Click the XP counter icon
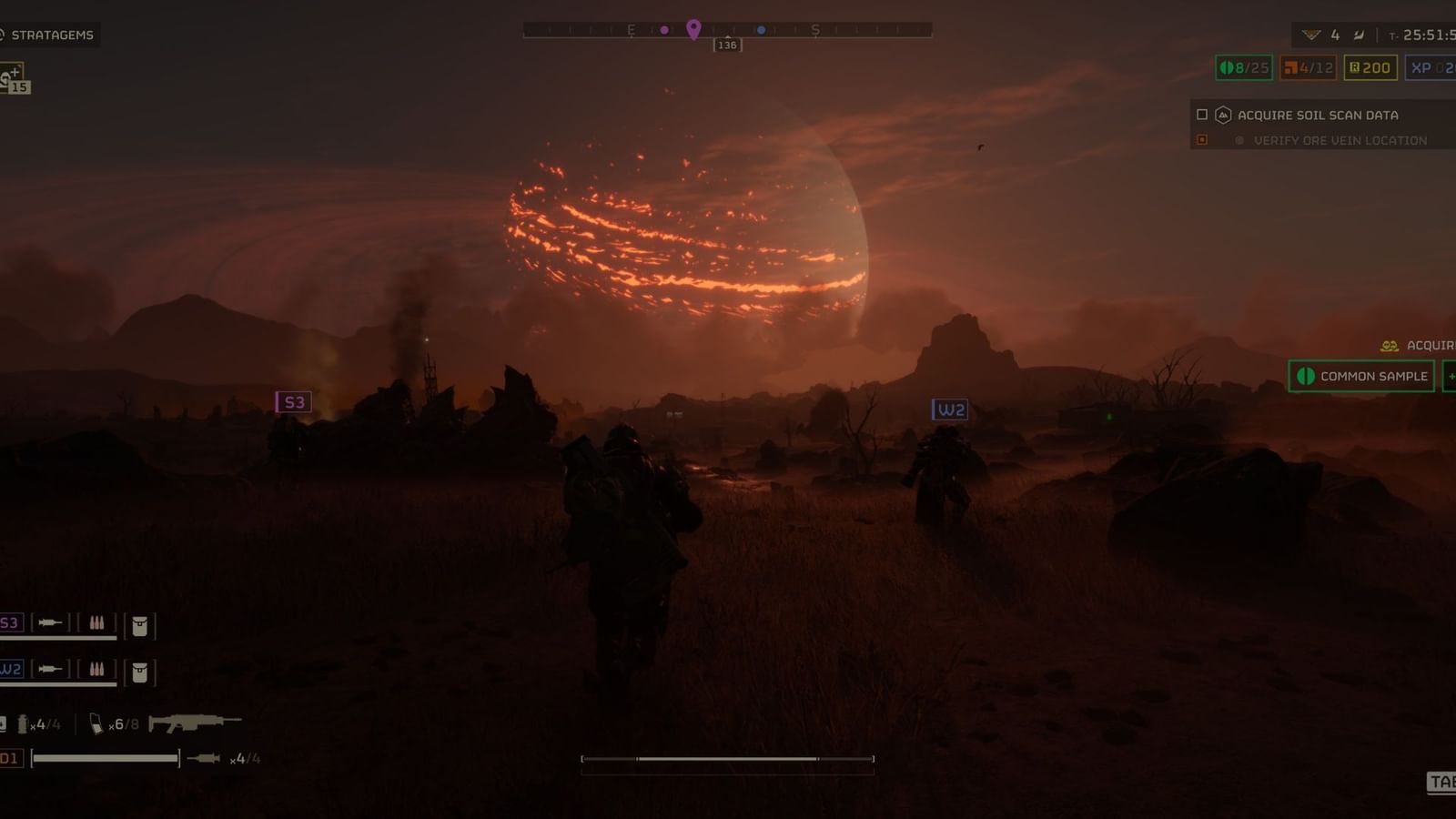This screenshot has height=819, width=1456. pyautogui.click(x=1421, y=67)
